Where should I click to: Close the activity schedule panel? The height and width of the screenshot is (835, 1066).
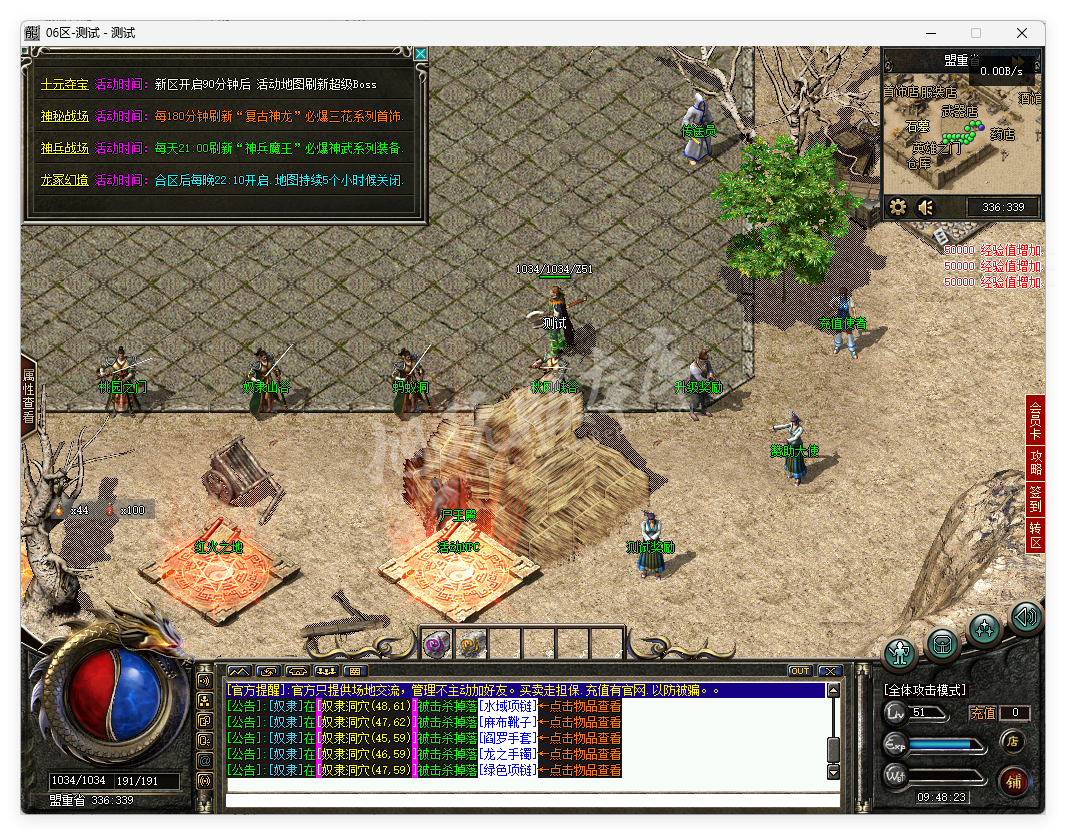(421, 54)
